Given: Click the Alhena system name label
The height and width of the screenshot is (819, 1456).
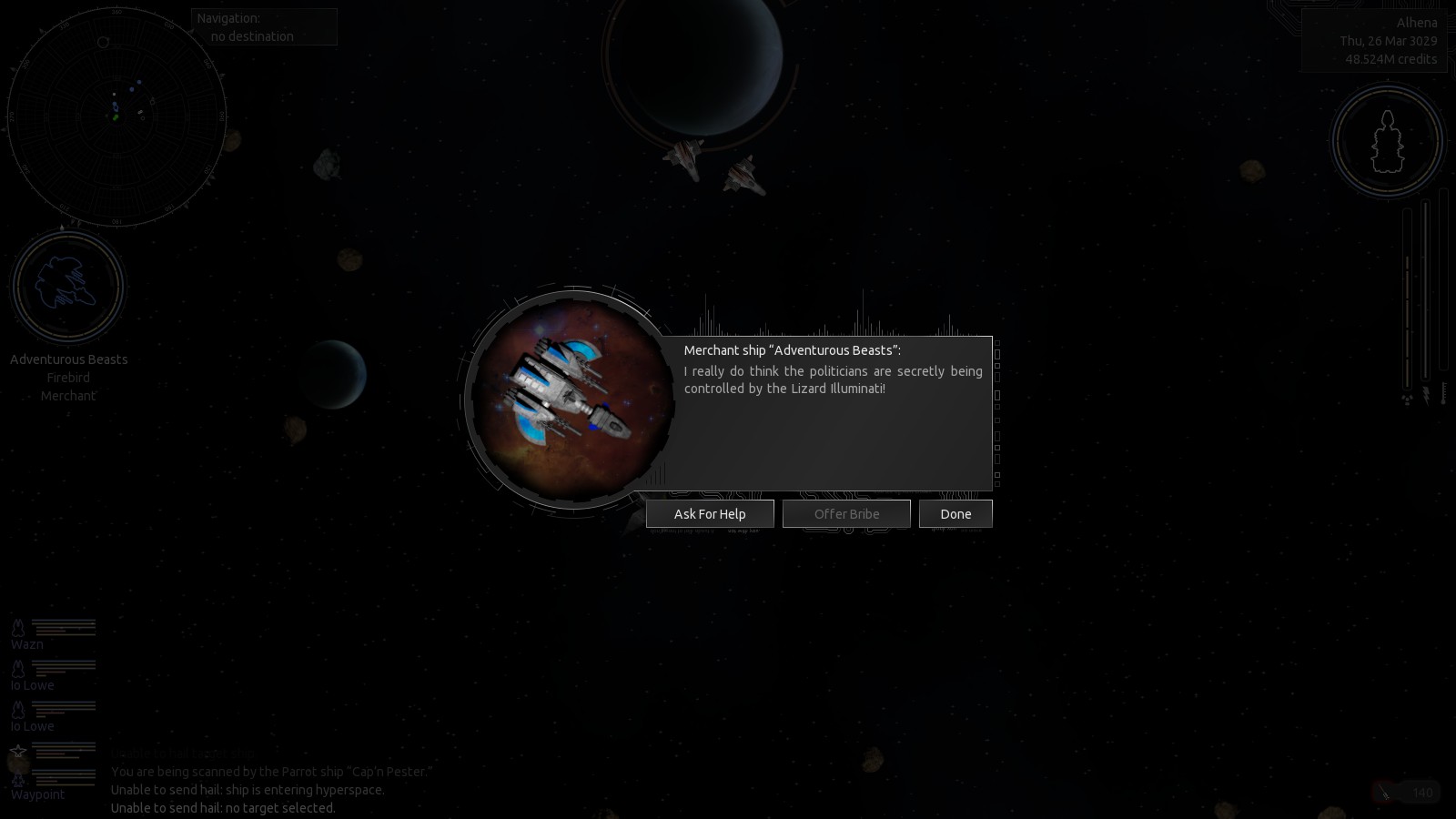Looking at the screenshot, I should pyautogui.click(x=1417, y=21).
